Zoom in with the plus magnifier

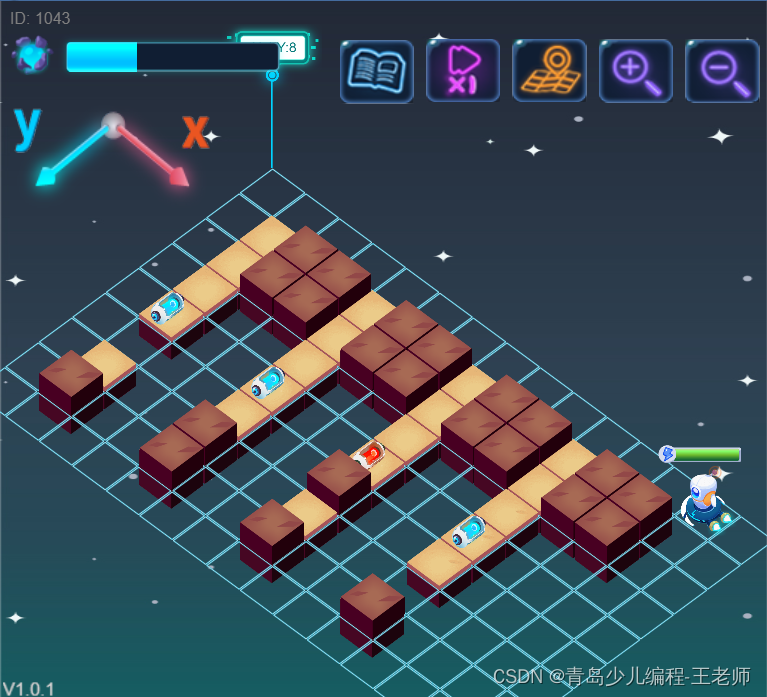coord(636,71)
